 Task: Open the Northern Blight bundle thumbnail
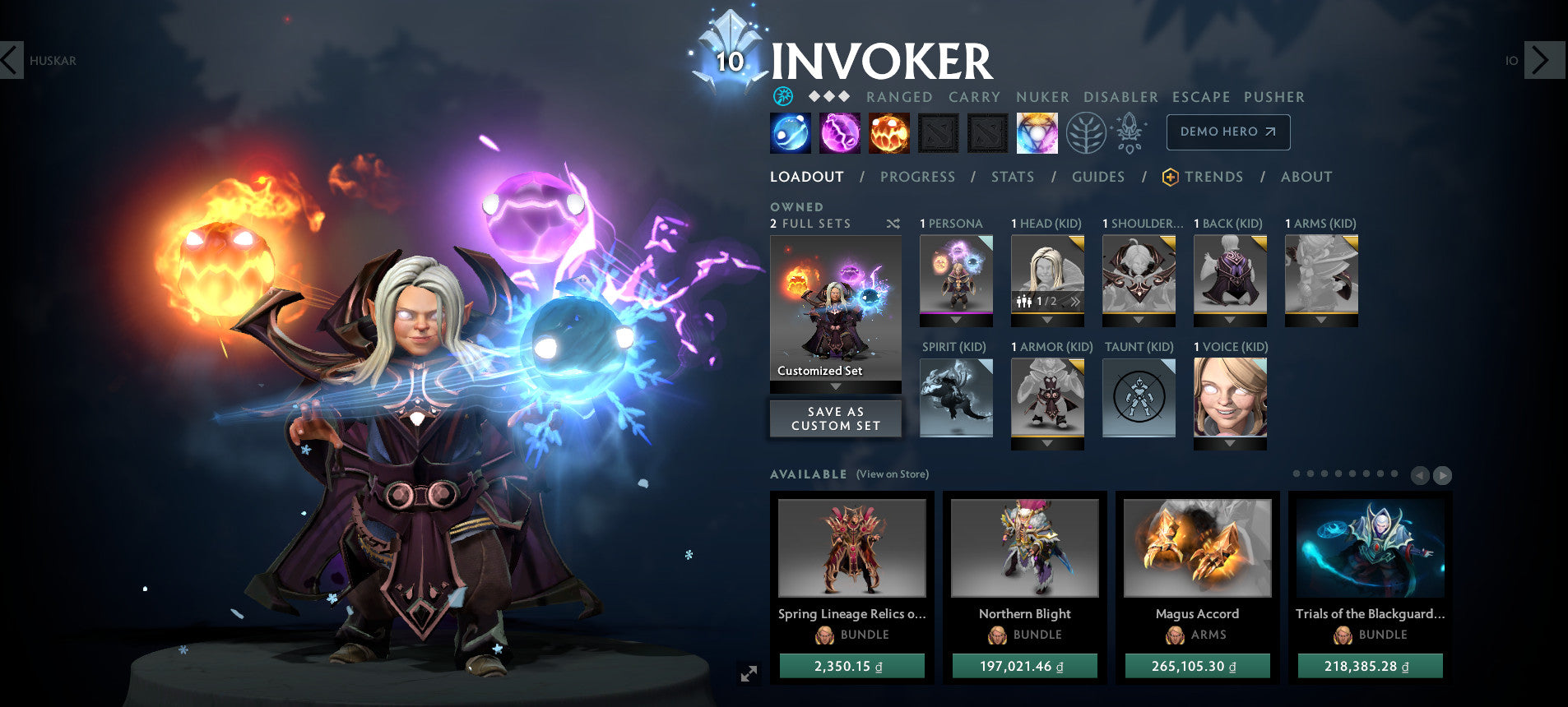click(x=1024, y=548)
